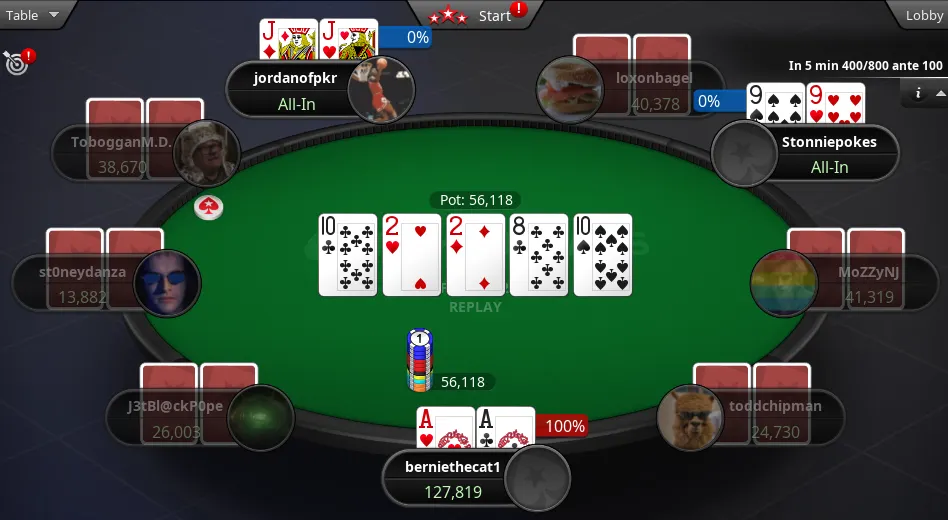This screenshot has height=520, width=948.
Task: Click J3tBl@ckP0pe's dark green avatar
Action: 261,418
